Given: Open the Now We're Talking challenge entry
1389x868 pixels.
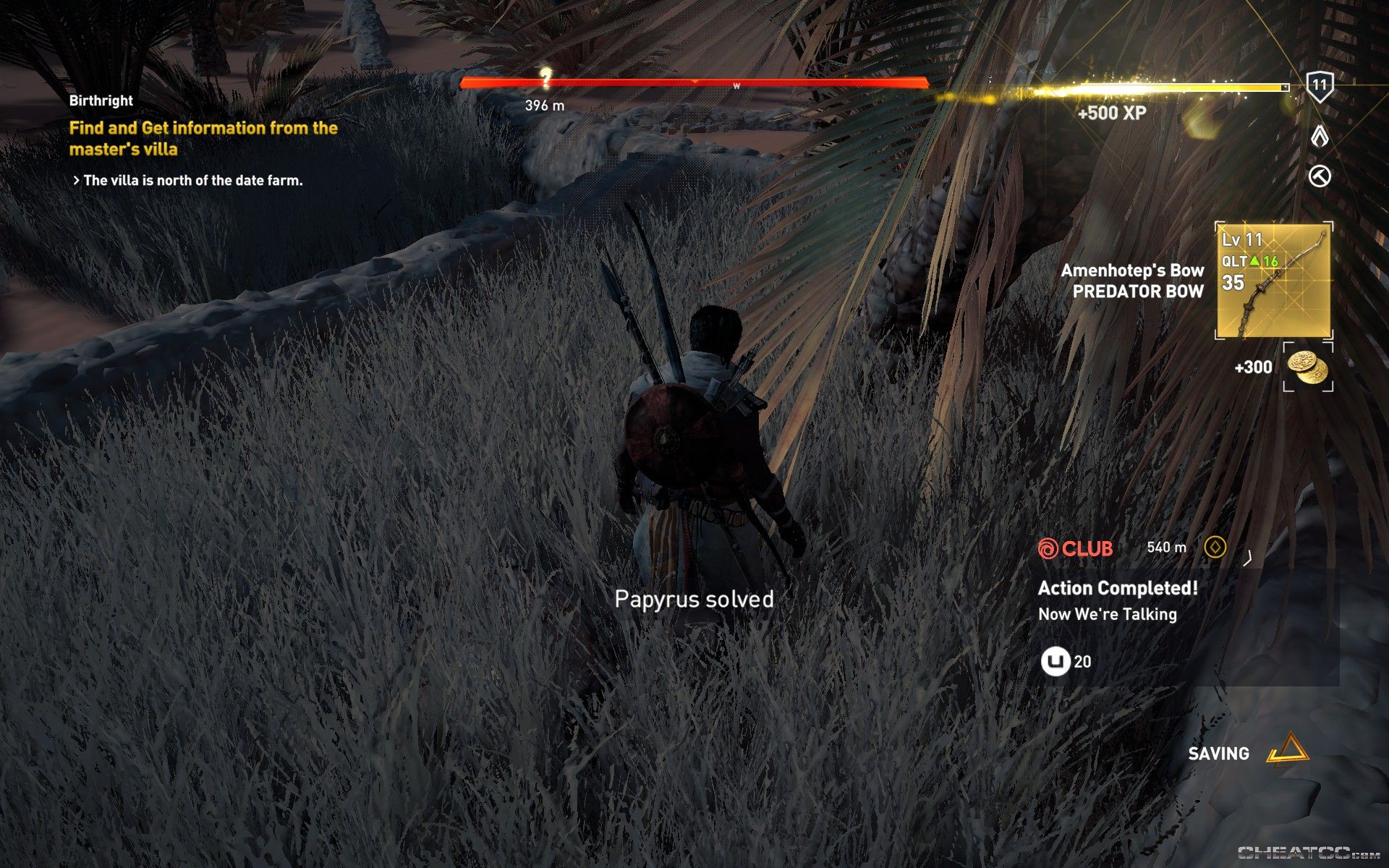Looking at the screenshot, I should (1107, 615).
